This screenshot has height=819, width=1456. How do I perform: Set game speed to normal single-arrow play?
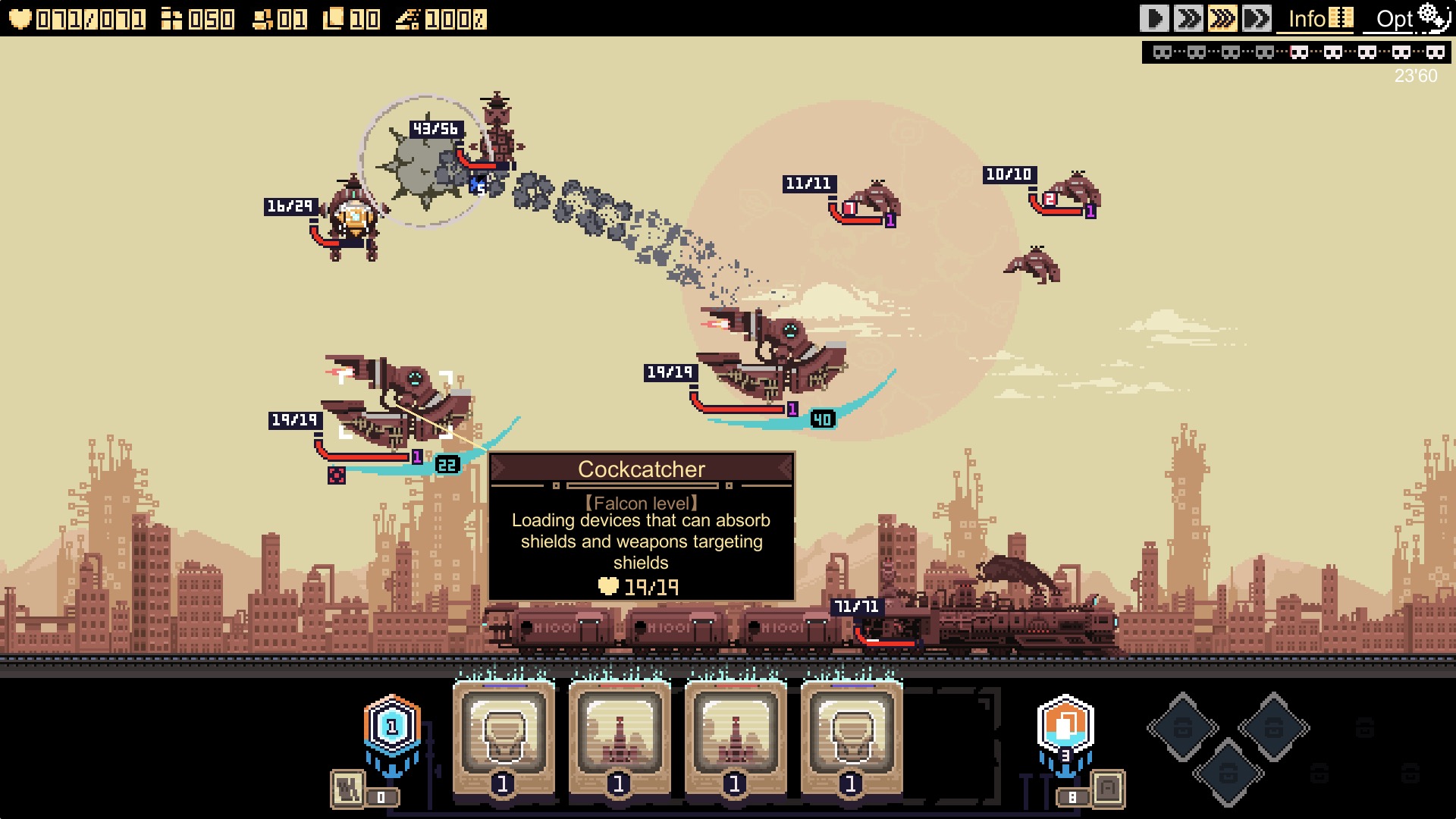(1154, 18)
